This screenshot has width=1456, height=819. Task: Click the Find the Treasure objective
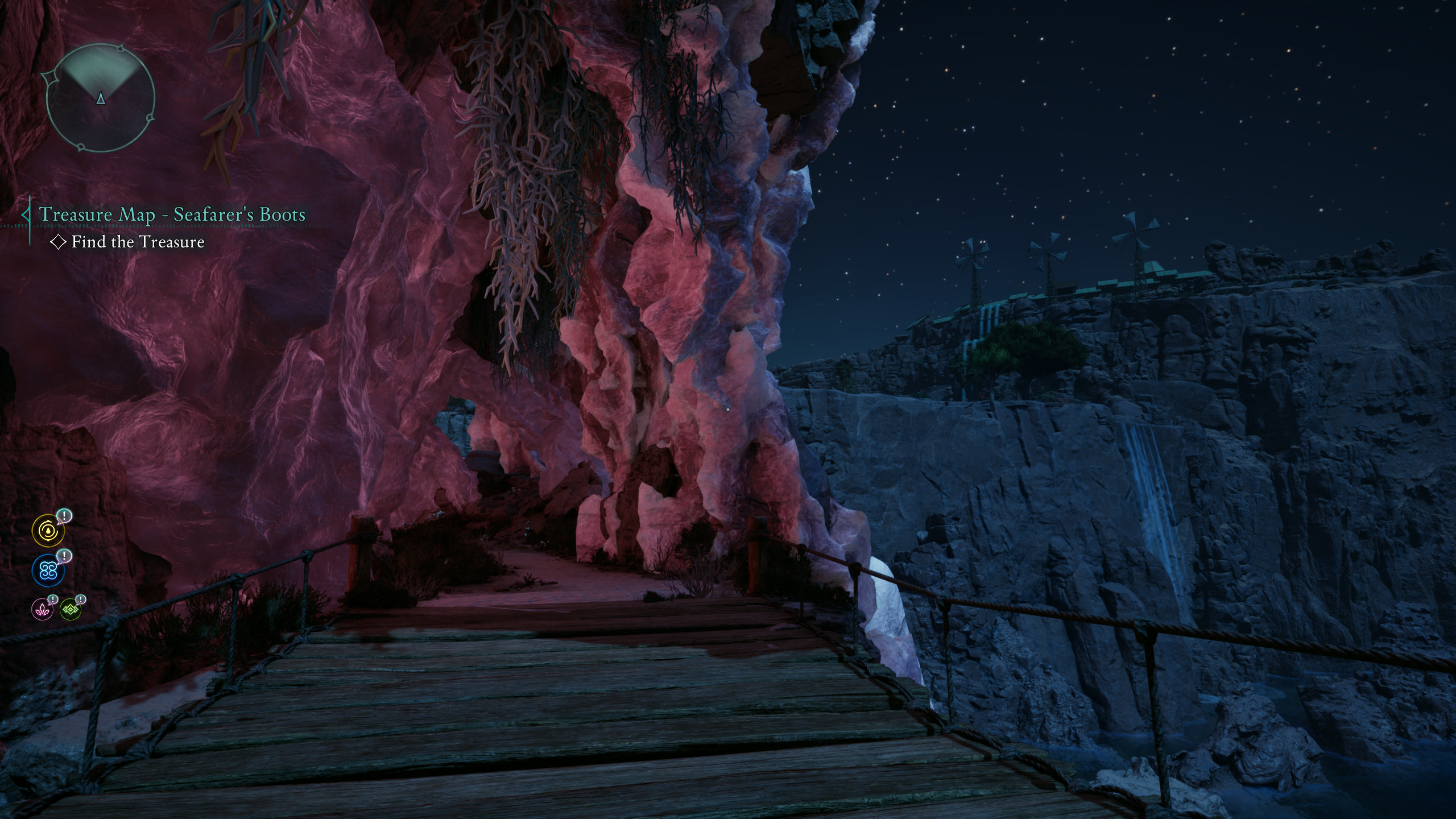(138, 242)
